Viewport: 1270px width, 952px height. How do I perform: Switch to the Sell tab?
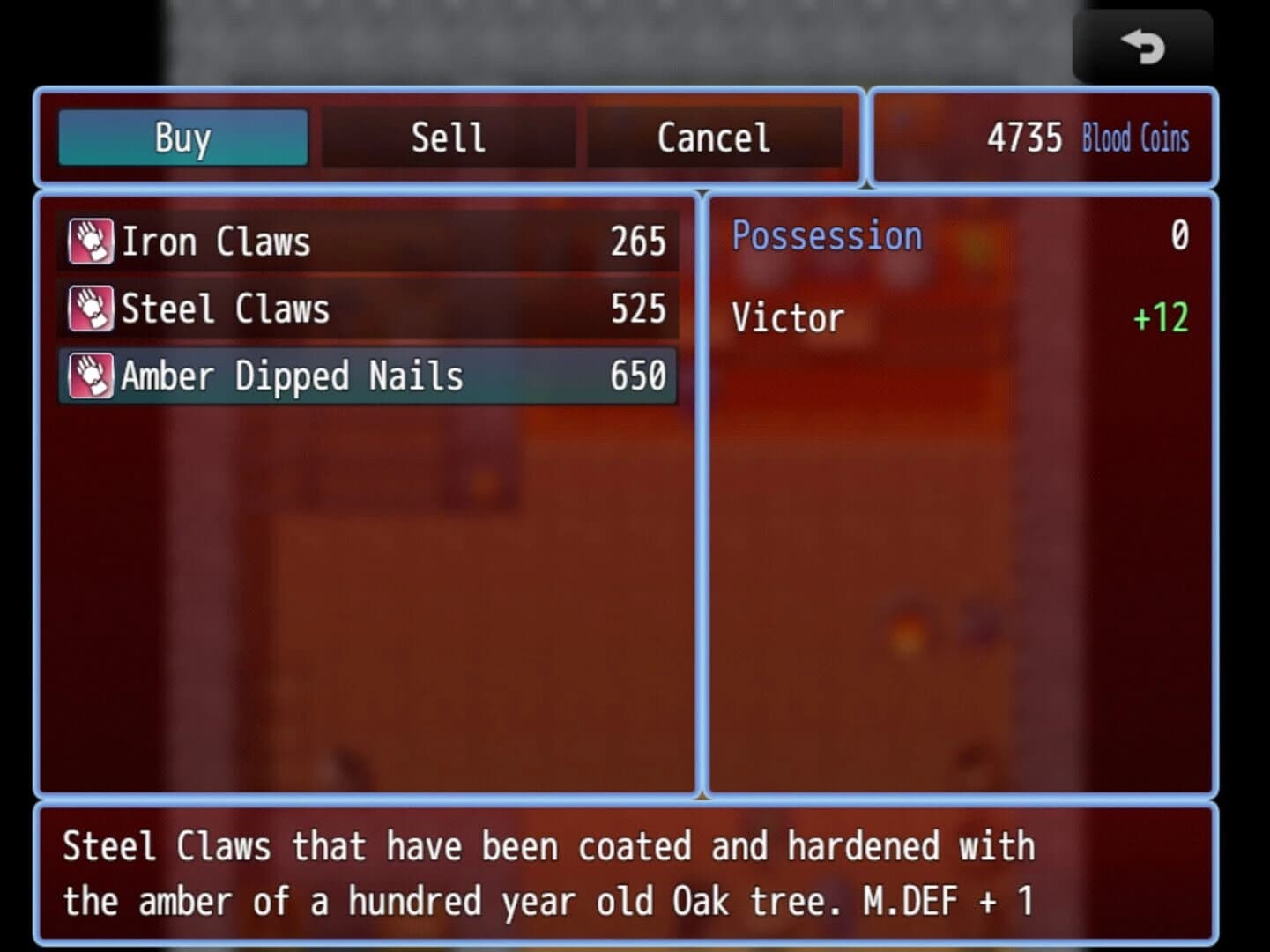447,138
